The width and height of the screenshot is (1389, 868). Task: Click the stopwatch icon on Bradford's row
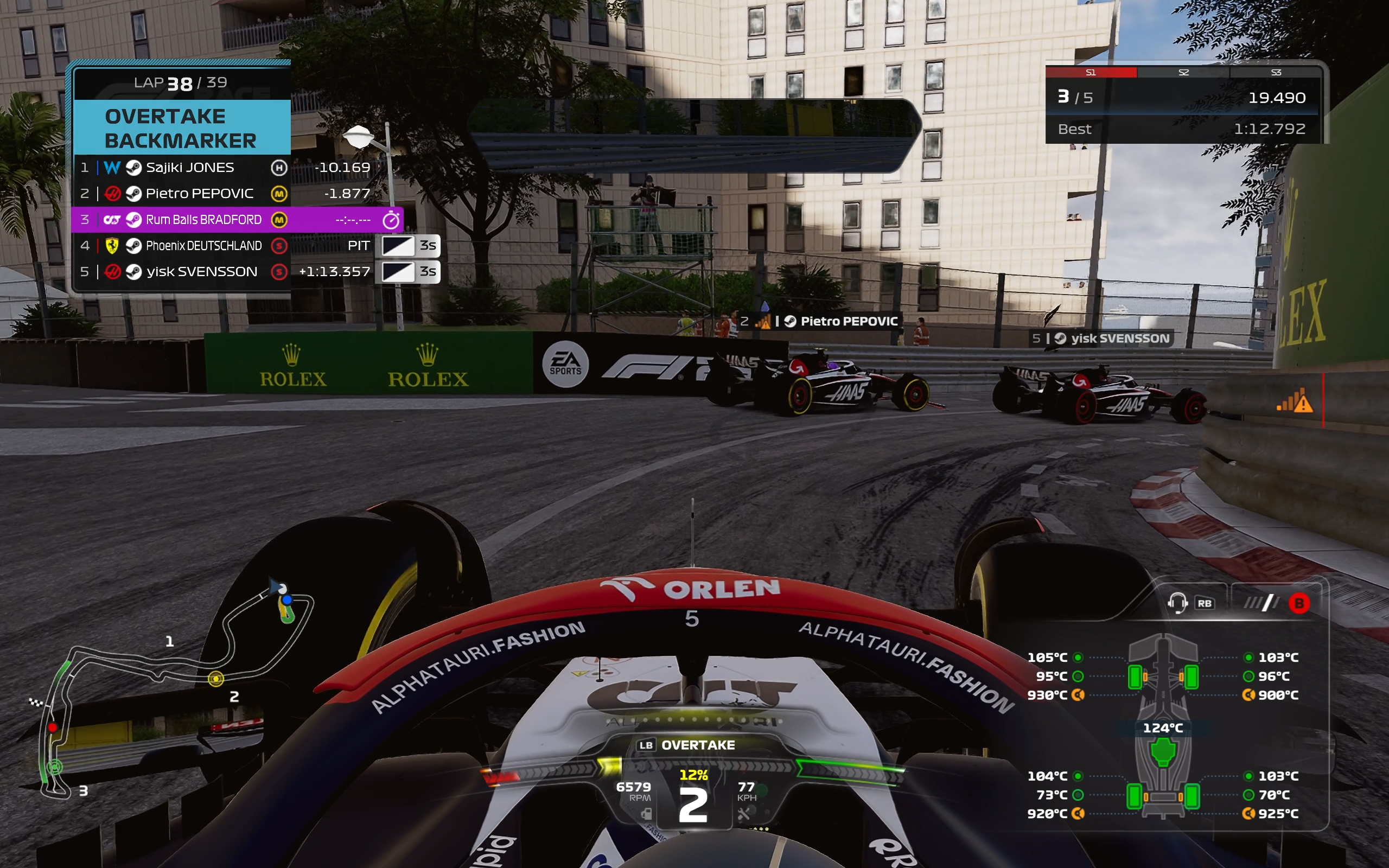(391, 220)
